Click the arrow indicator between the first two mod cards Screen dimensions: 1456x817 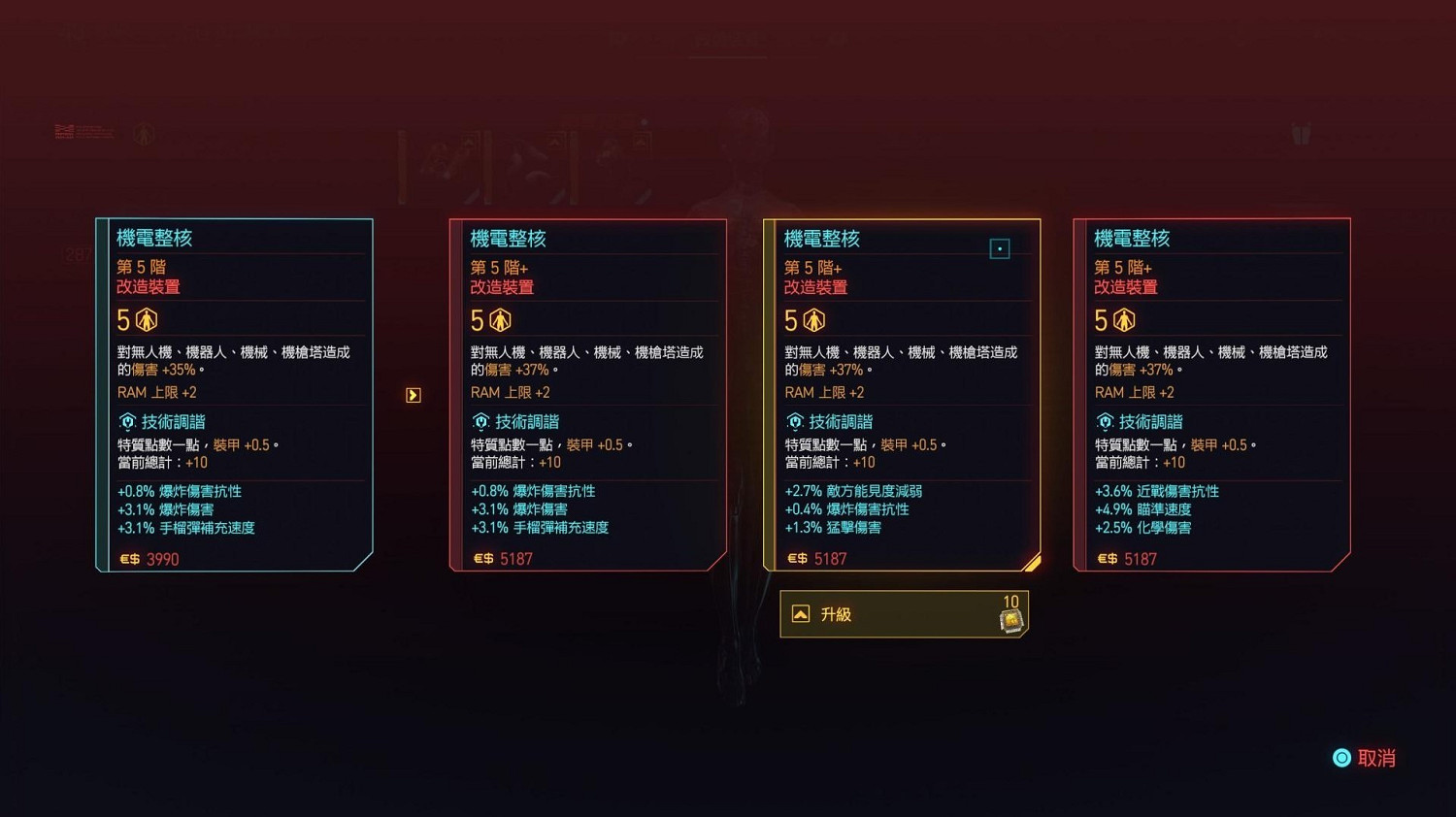[x=412, y=394]
